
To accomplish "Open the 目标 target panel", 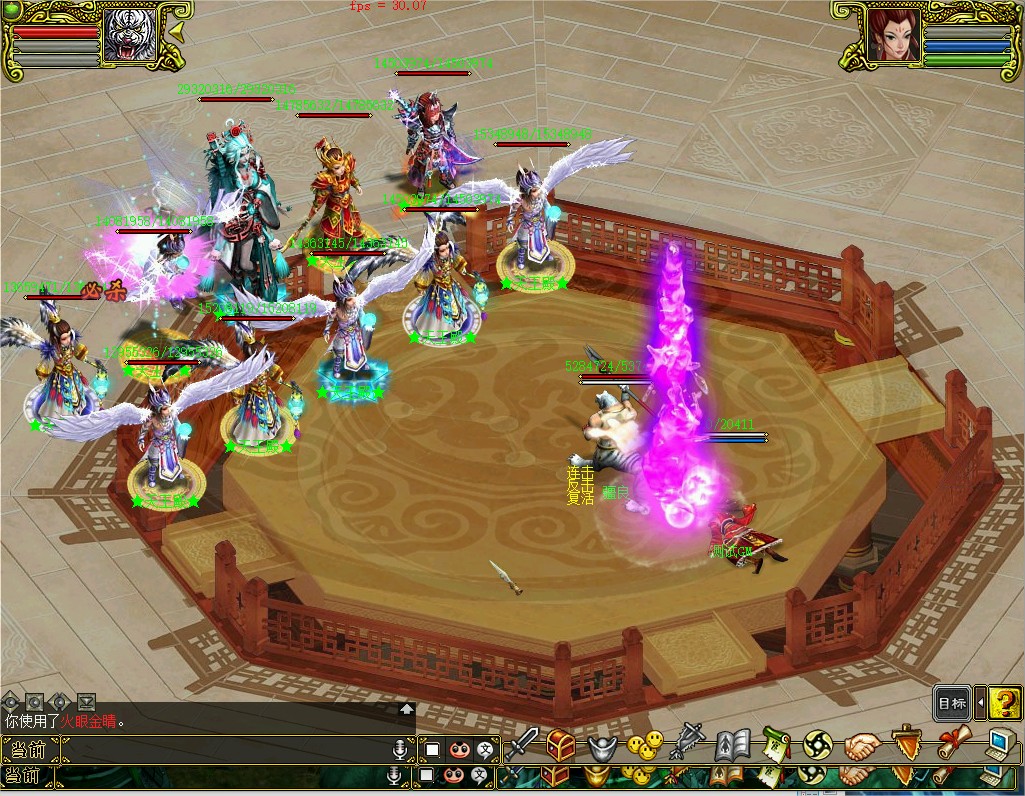I will tap(952, 703).
